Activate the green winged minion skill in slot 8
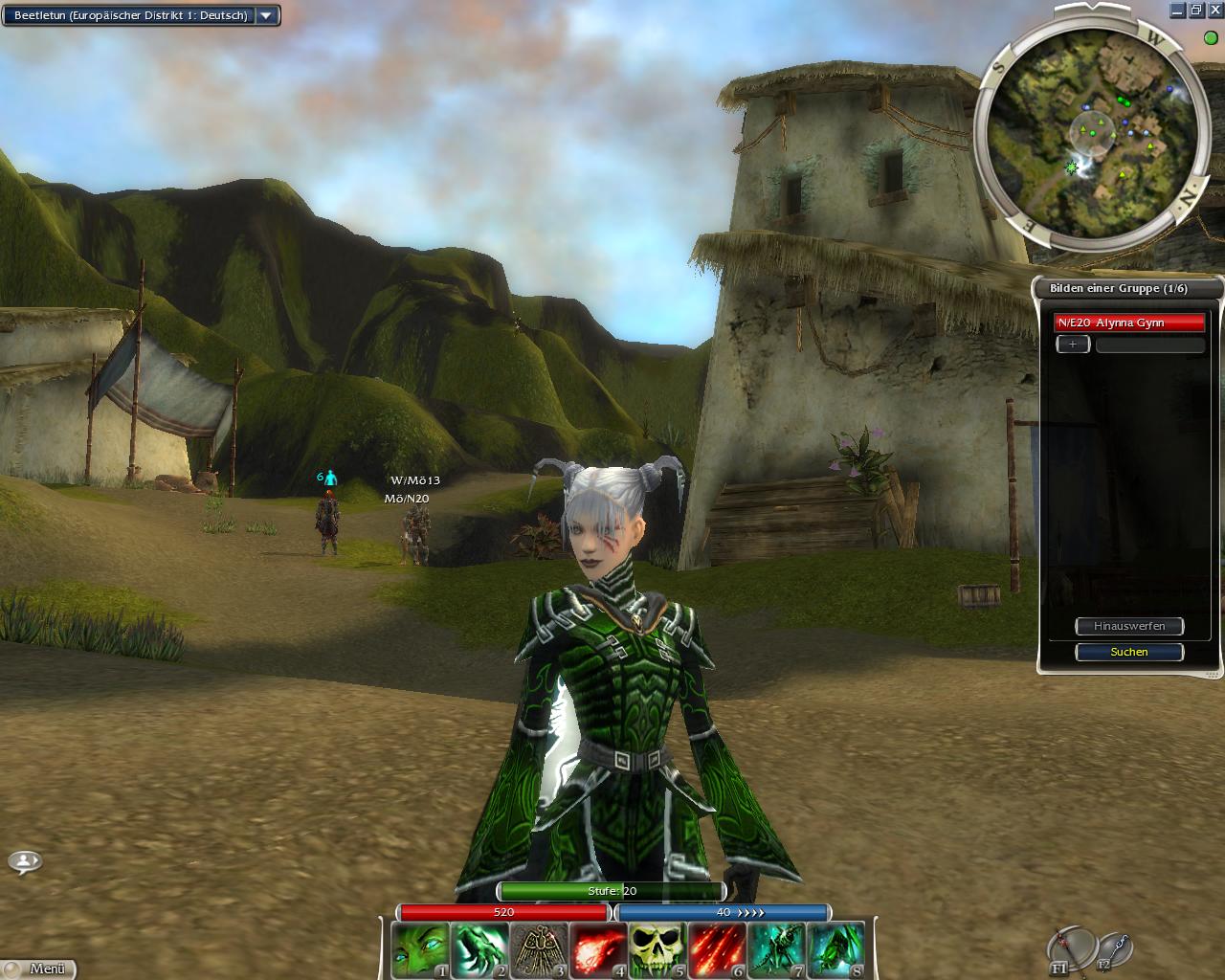1225x980 pixels. click(835, 949)
